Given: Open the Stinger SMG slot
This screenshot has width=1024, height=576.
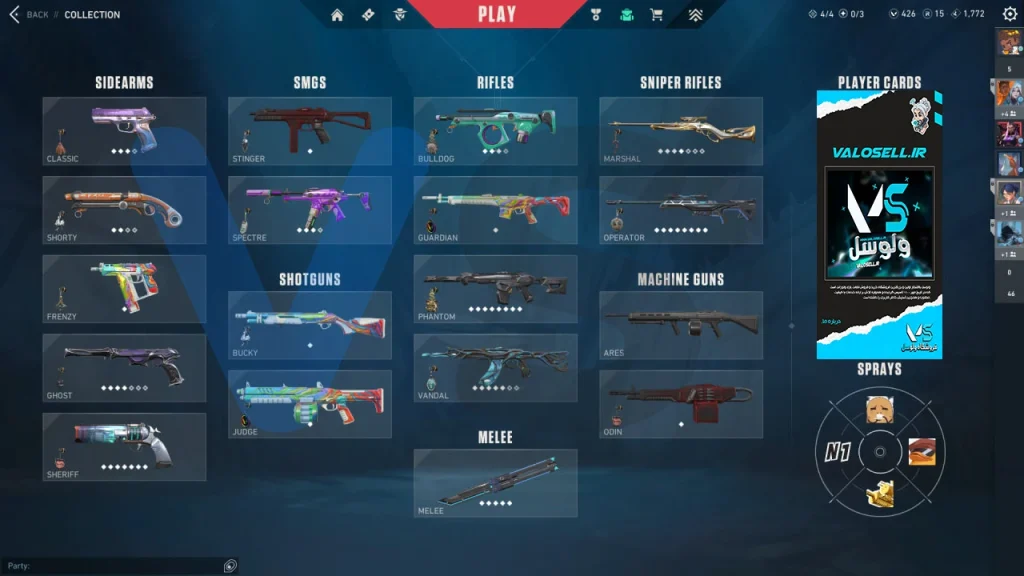Looking at the screenshot, I should (x=310, y=131).
